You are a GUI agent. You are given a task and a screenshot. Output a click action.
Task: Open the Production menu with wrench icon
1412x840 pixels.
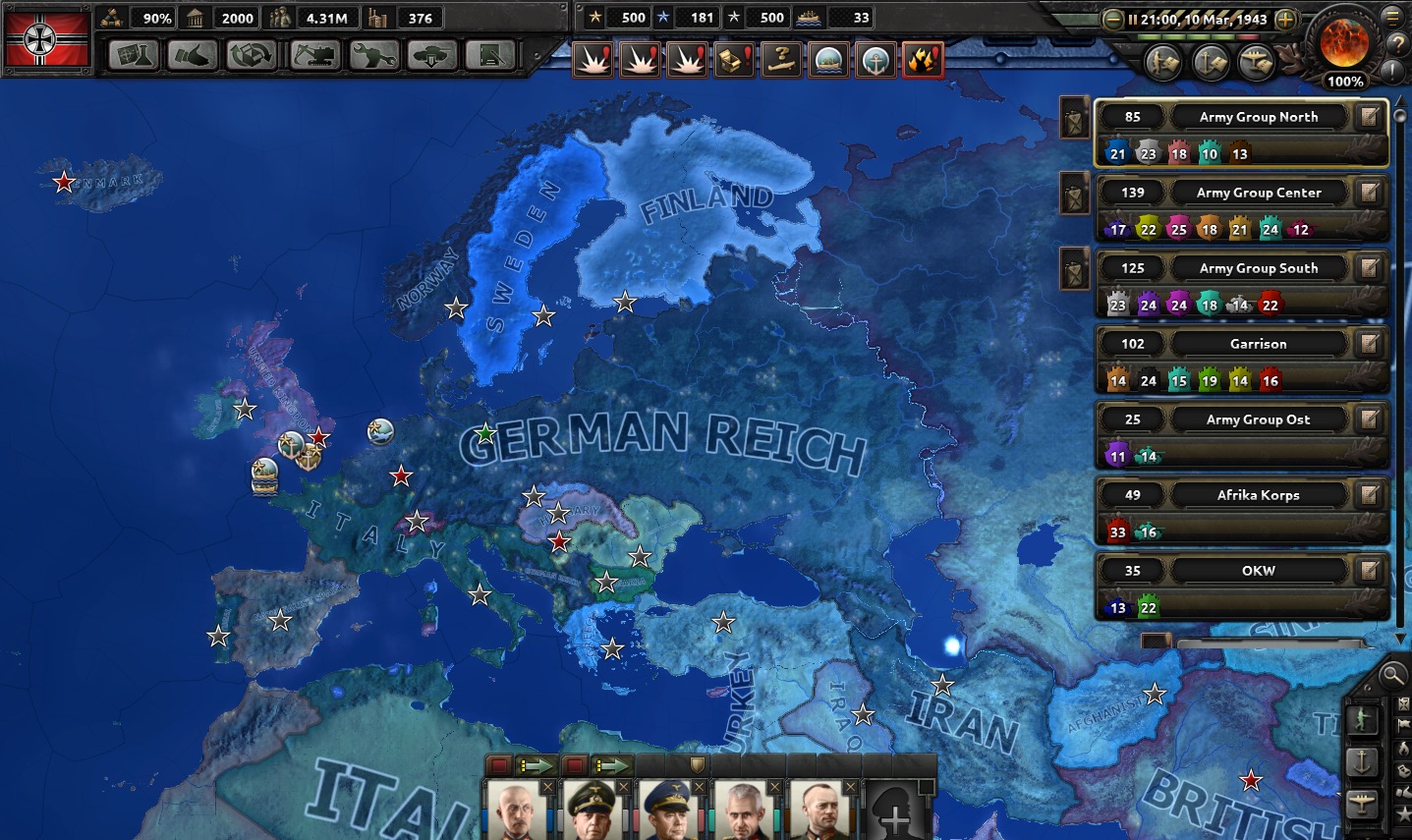click(x=372, y=56)
